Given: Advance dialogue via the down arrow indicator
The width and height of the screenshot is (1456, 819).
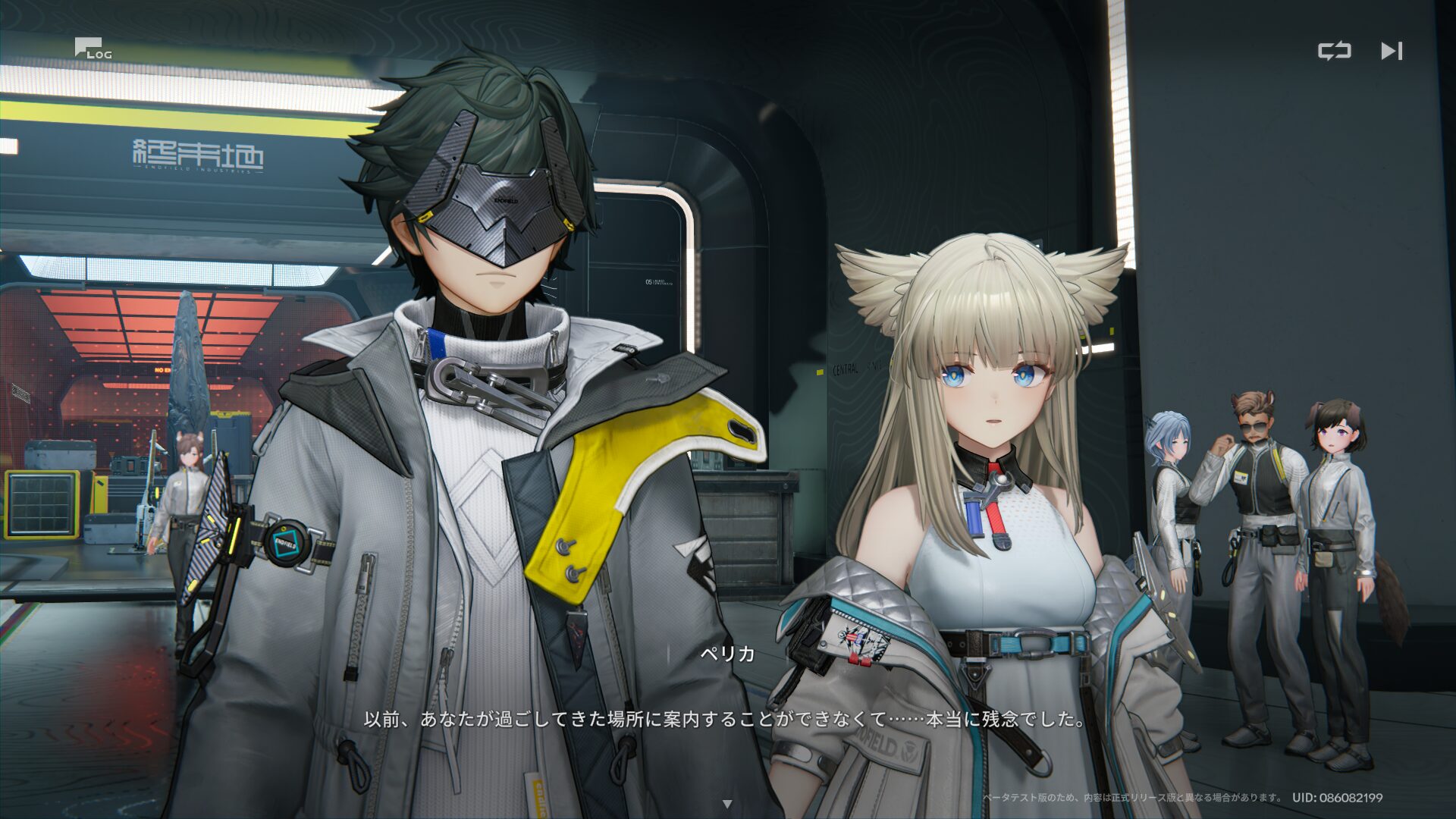Looking at the screenshot, I should pyautogui.click(x=727, y=804).
